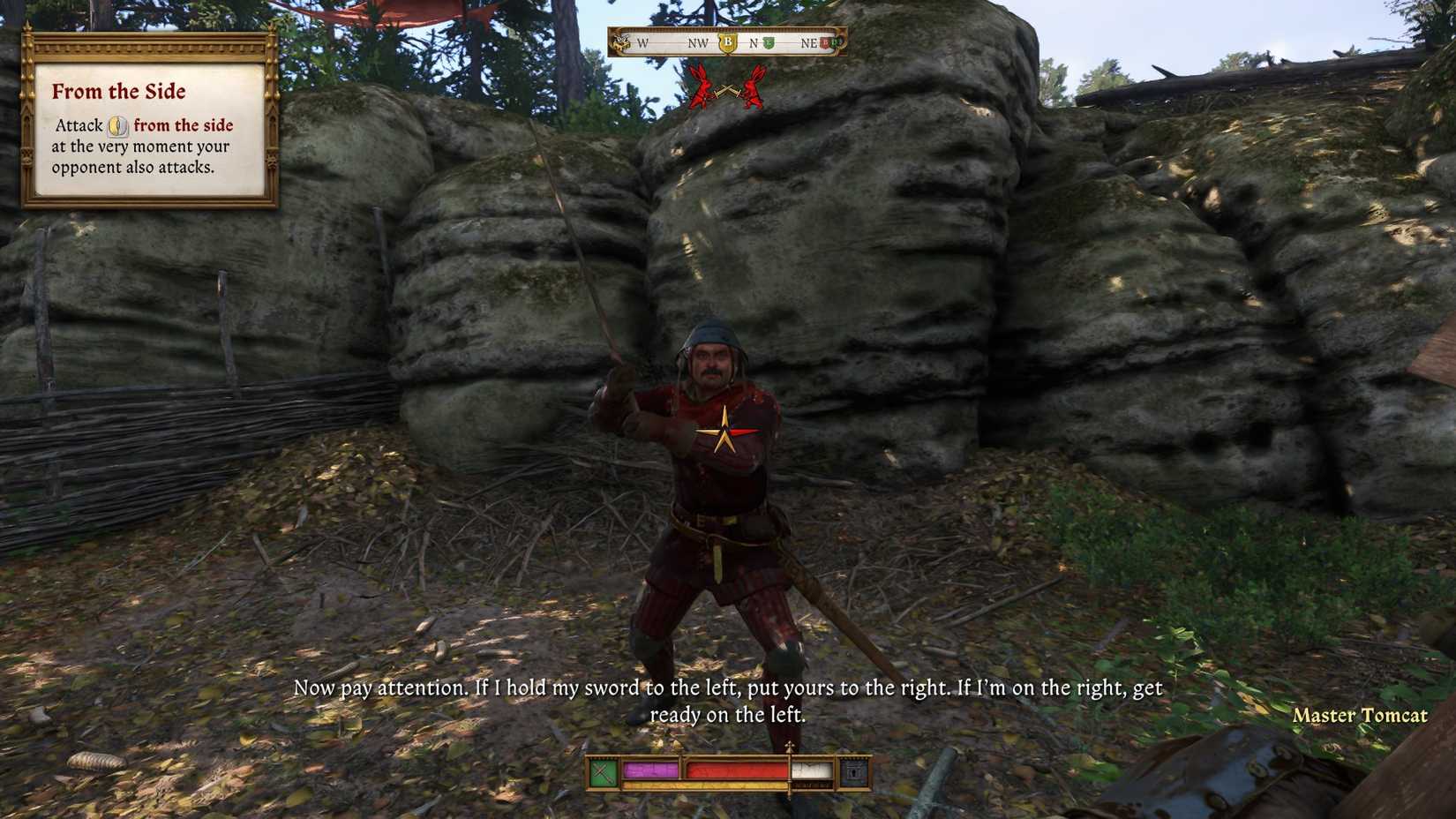
Task: Click the subtitle dialogue text
Action: [728, 699]
